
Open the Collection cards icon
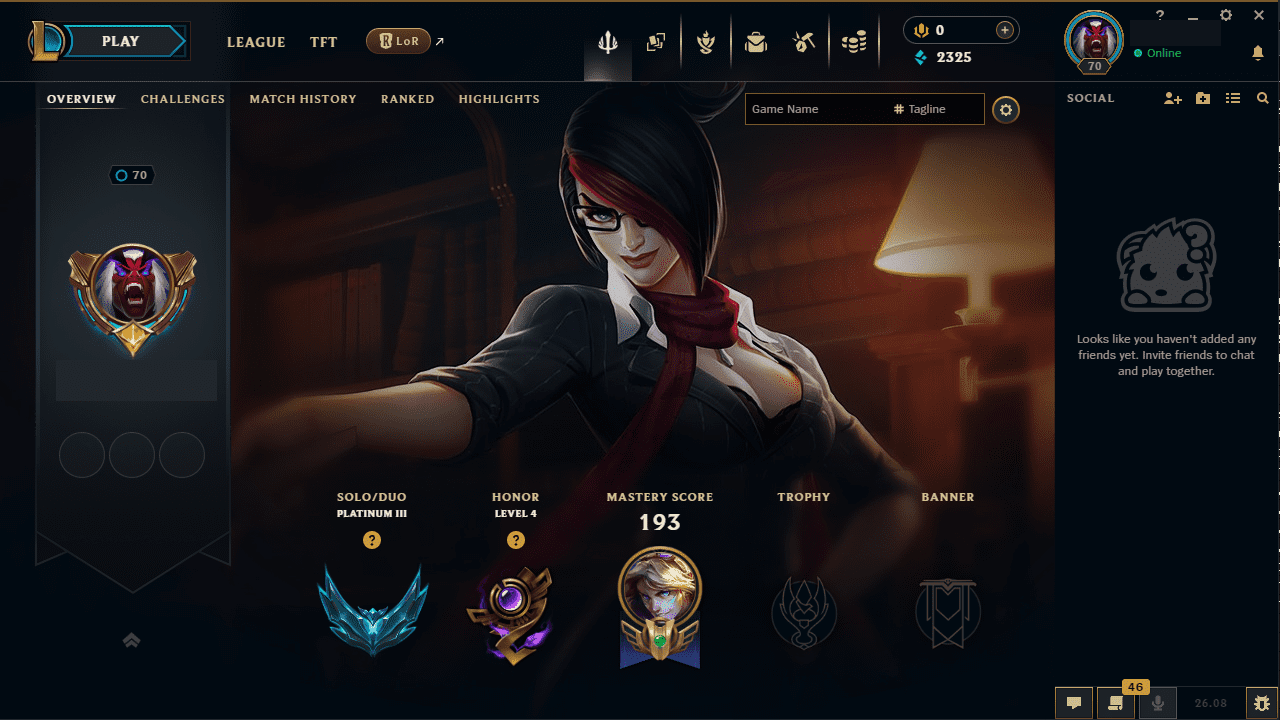657,42
